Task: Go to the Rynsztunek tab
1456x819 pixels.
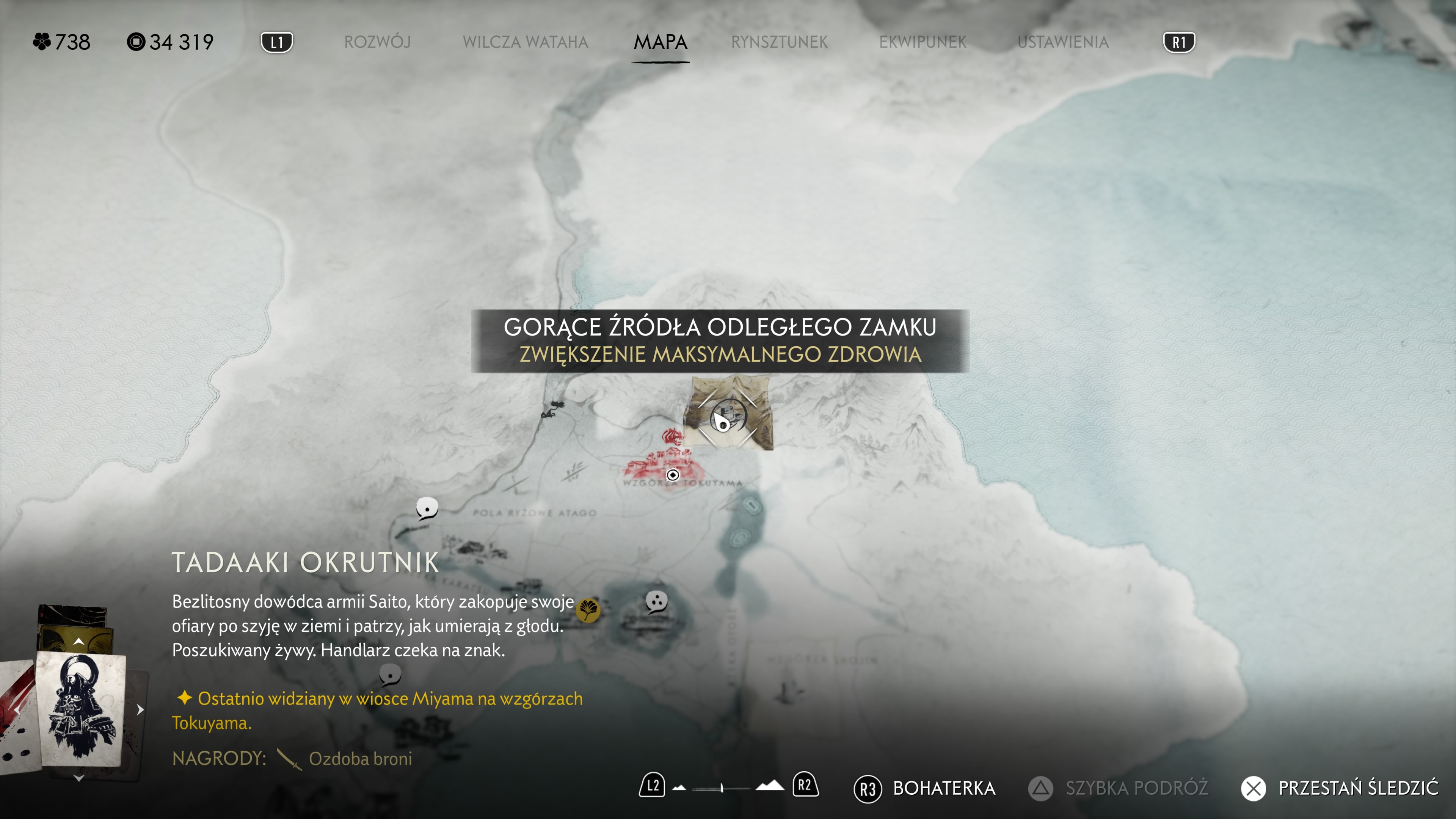Action: [x=779, y=42]
